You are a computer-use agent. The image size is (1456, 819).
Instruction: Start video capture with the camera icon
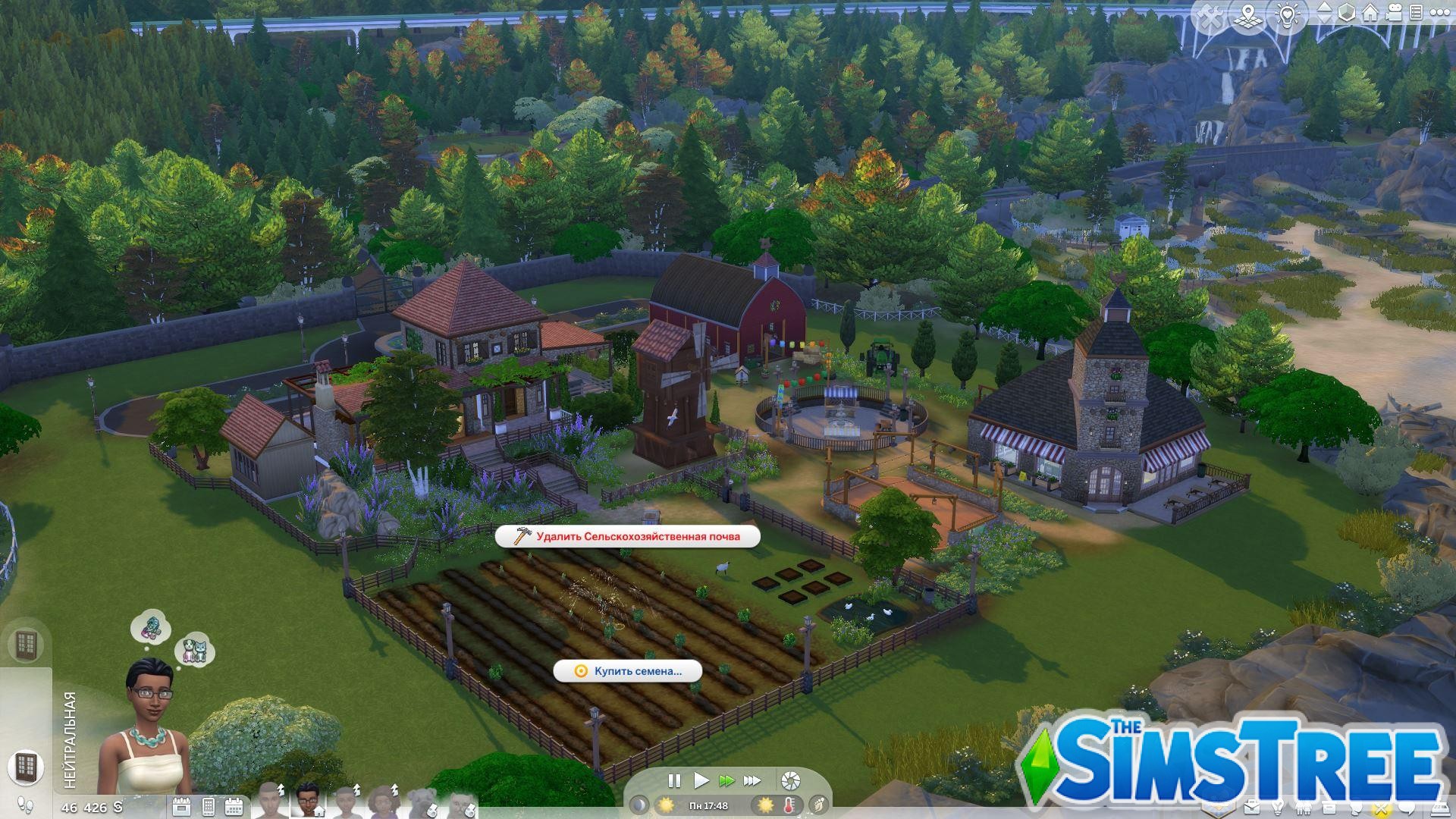tap(1394, 13)
